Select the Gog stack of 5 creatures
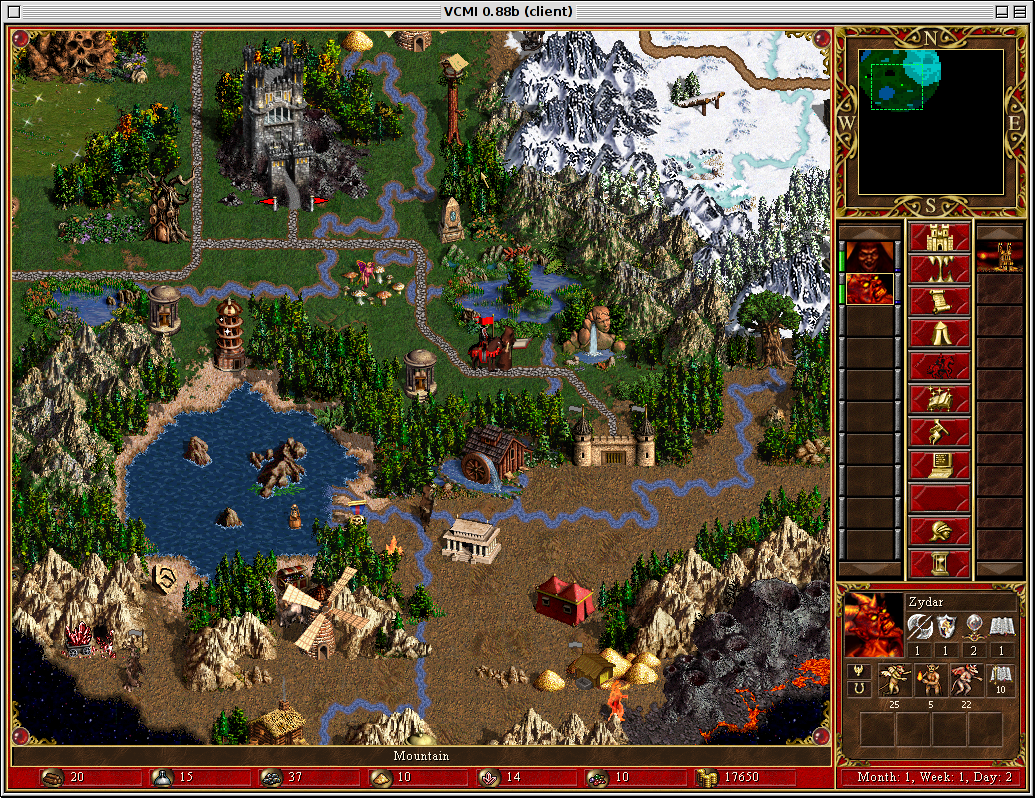1035x798 pixels. tap(933, 682)
